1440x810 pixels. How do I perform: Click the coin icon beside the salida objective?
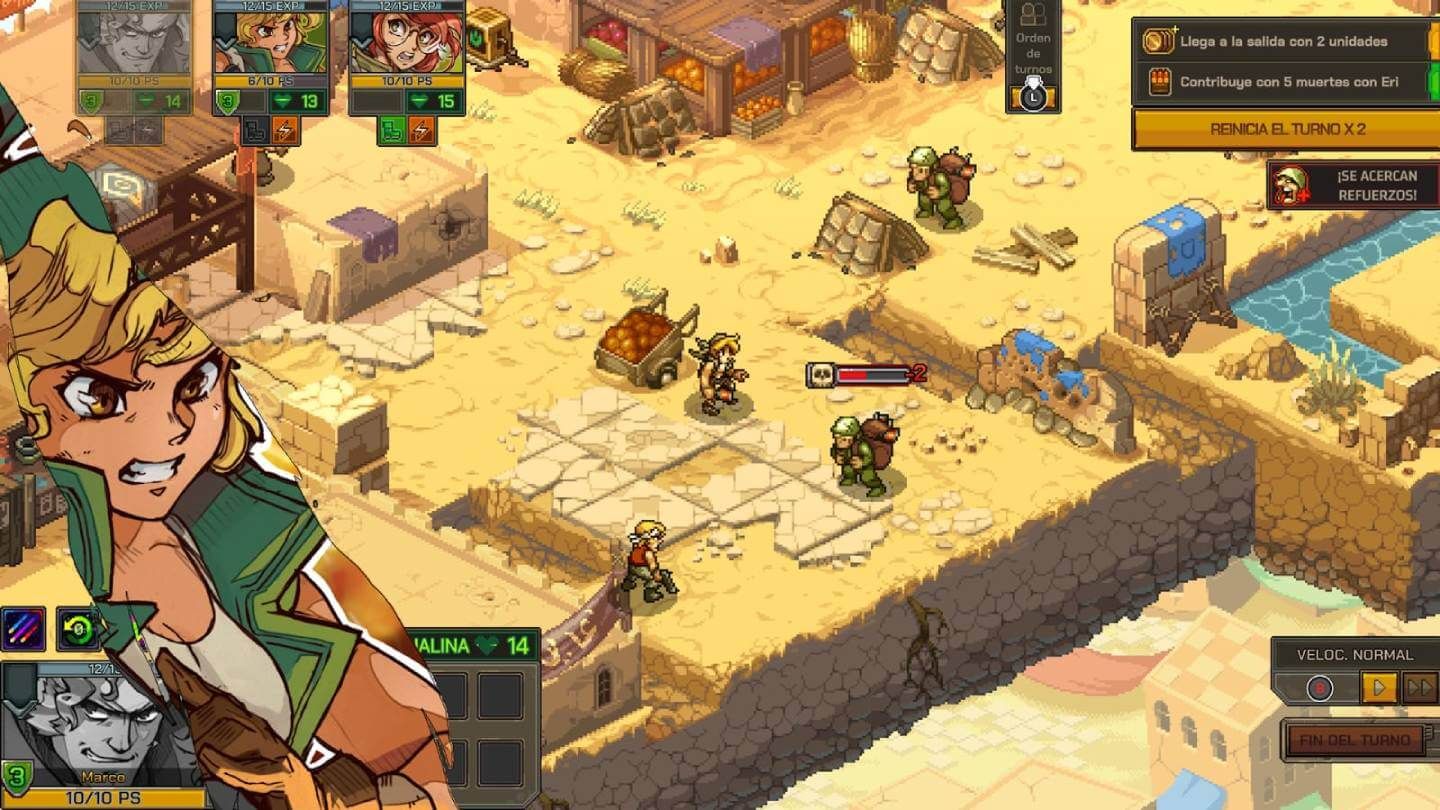1157,42
